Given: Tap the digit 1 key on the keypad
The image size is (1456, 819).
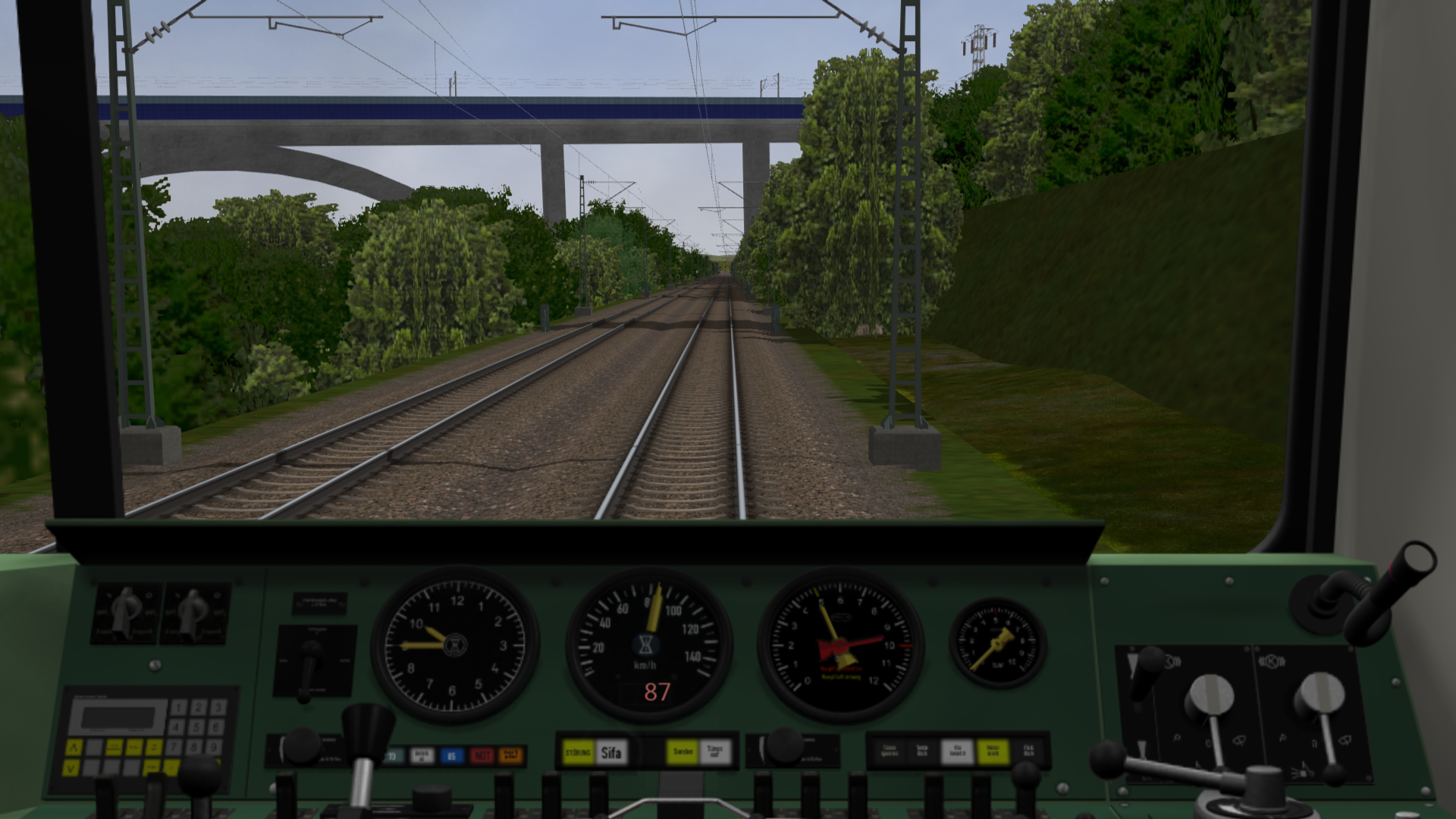Looking at the screenshot, I should [179, 708].
